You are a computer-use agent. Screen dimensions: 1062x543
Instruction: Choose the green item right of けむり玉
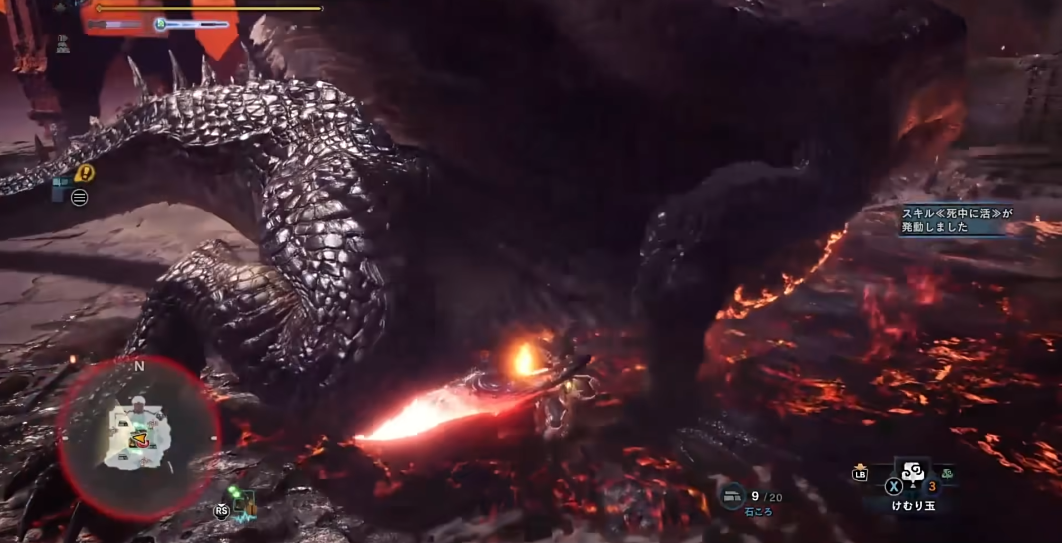[946, 473]
